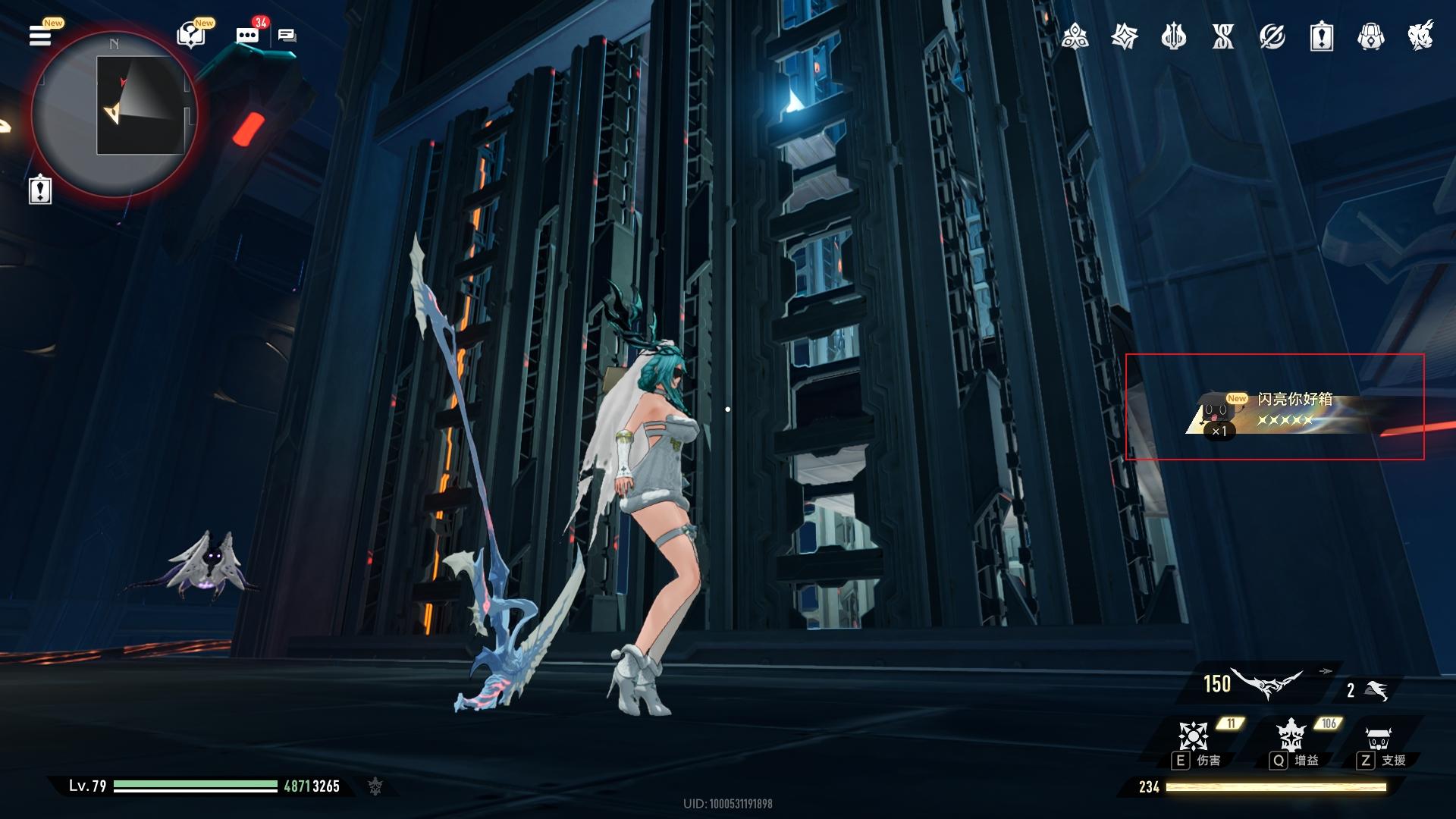Open the three-petal emblem menu icon

coord(1075,36)
